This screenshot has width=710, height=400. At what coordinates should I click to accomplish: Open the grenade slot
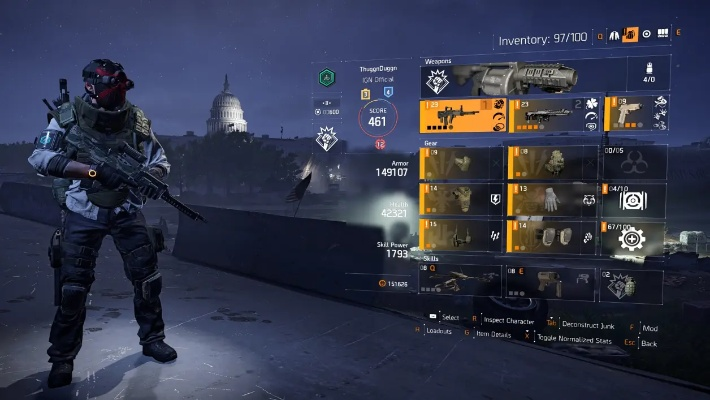tap(632, 283)
